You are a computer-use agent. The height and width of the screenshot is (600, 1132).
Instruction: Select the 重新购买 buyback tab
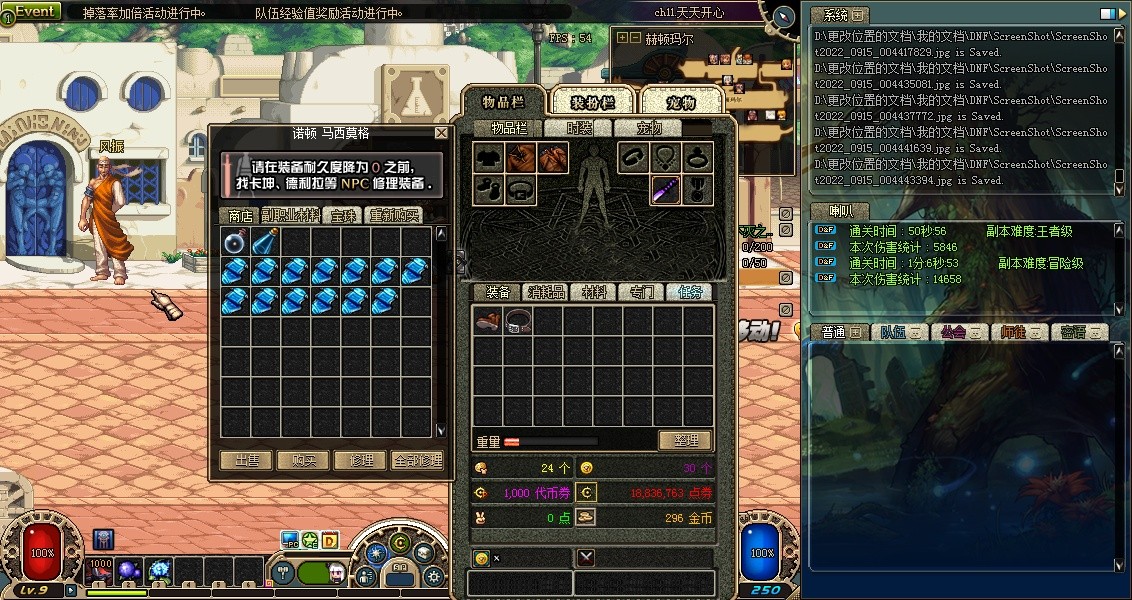tap(394, 215)
